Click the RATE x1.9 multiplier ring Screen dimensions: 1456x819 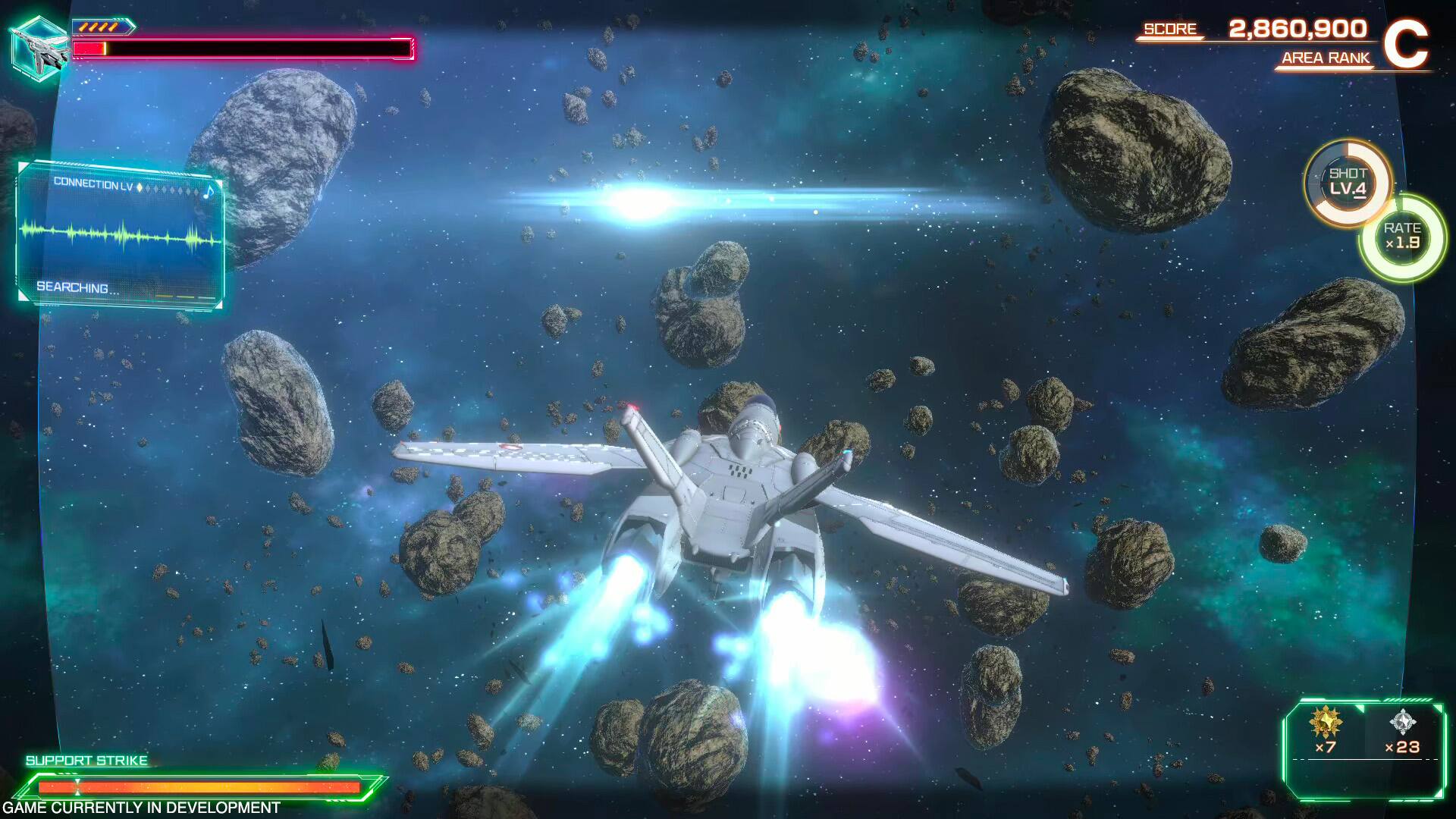pos(1404,239)
